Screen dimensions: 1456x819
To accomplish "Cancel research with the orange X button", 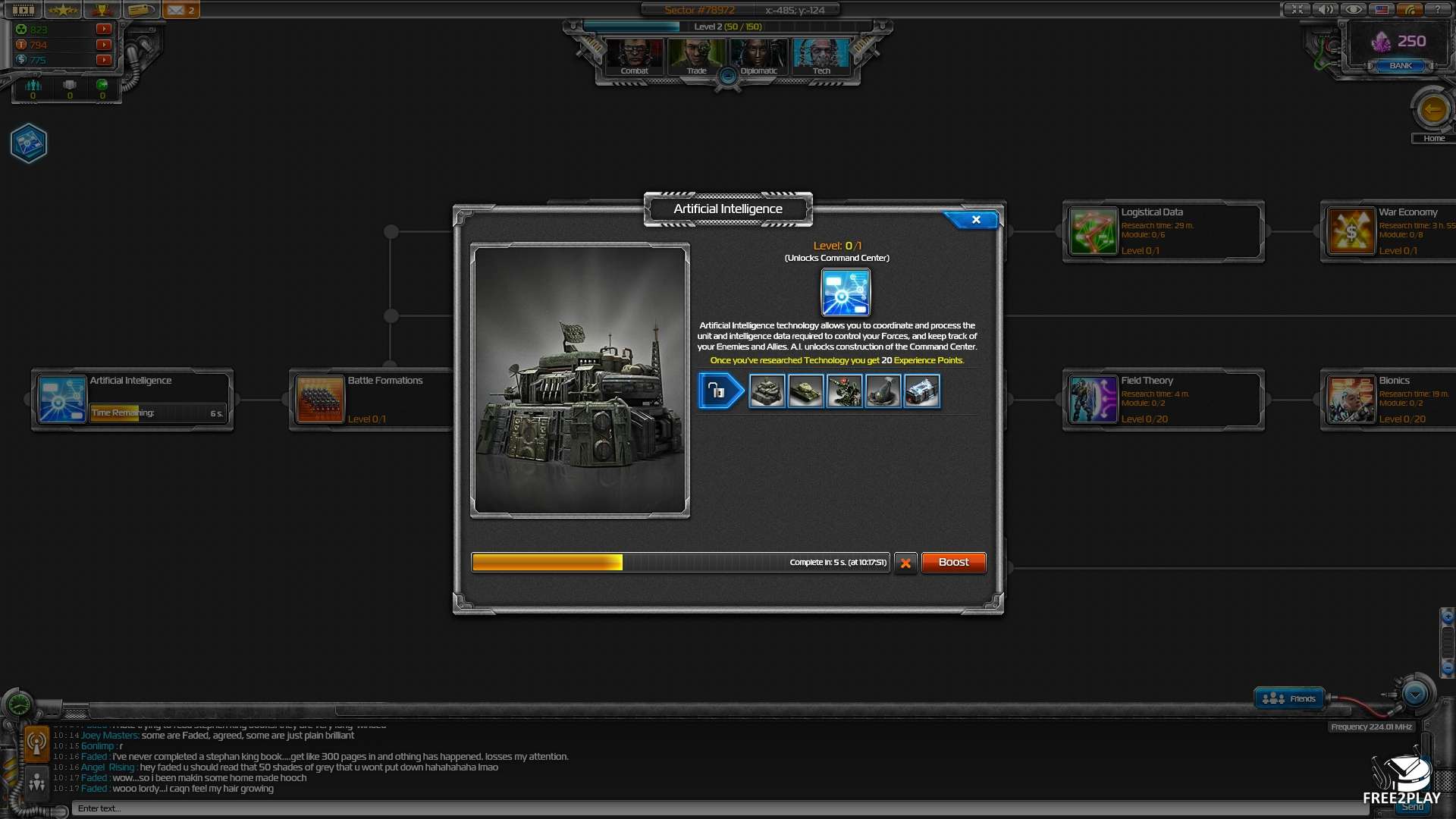I will 905,563.
